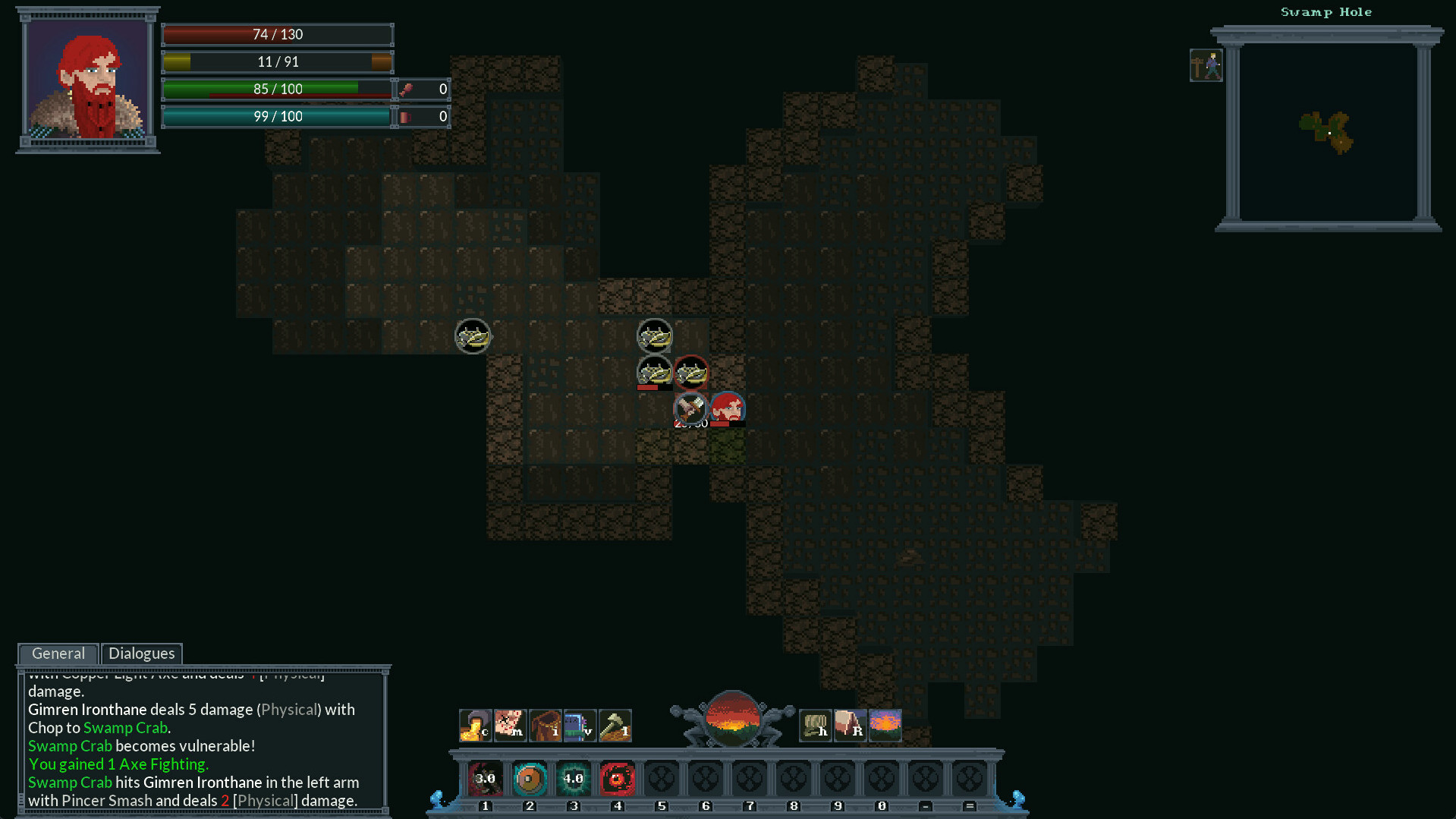Switch to the General log tab
The height and width of the screenshot is (819, 1456).
58,654
